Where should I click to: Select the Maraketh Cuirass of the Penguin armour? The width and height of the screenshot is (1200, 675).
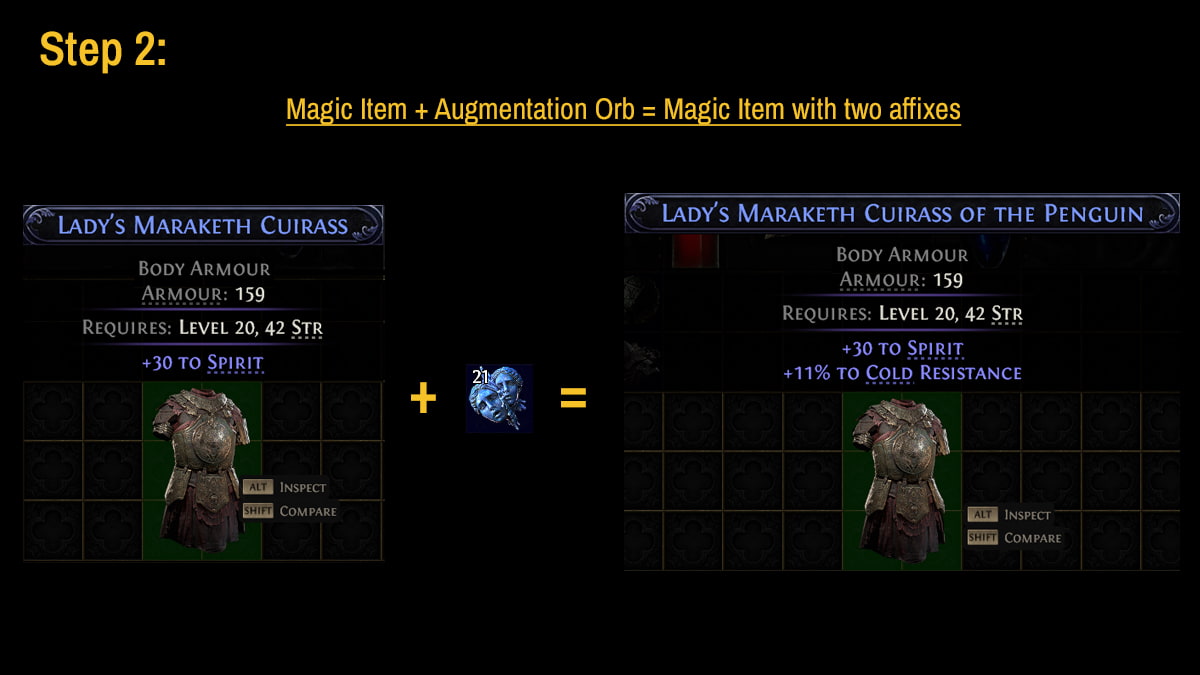[901, 478]
